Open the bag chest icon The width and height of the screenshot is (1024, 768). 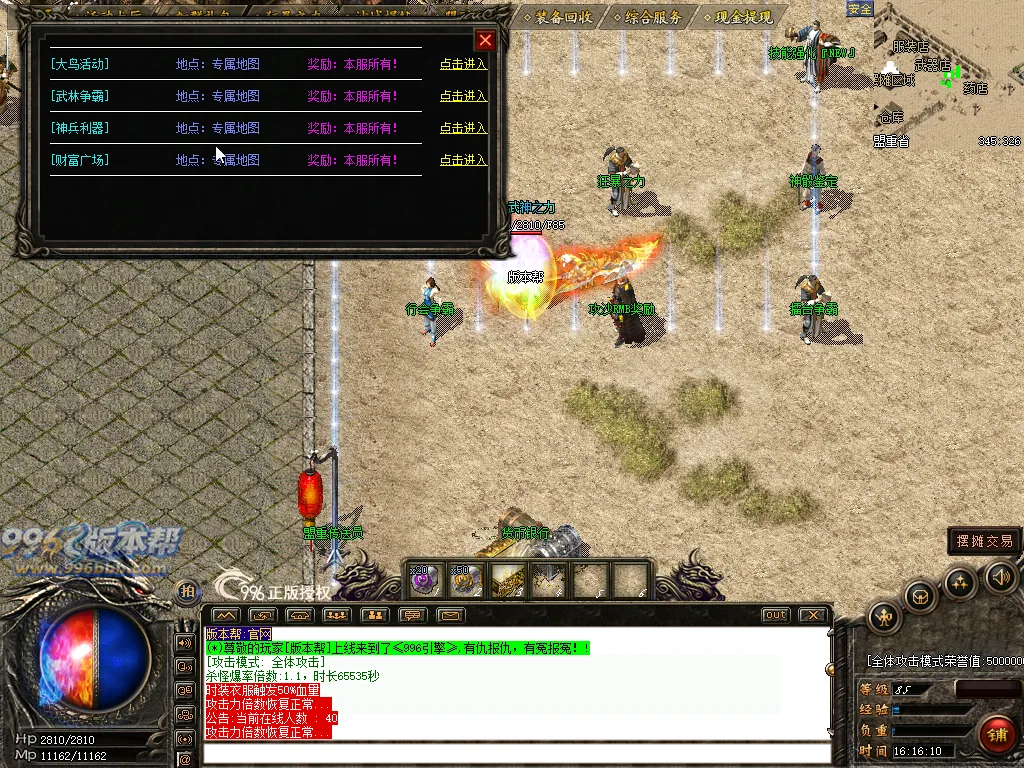pos(920,597)
